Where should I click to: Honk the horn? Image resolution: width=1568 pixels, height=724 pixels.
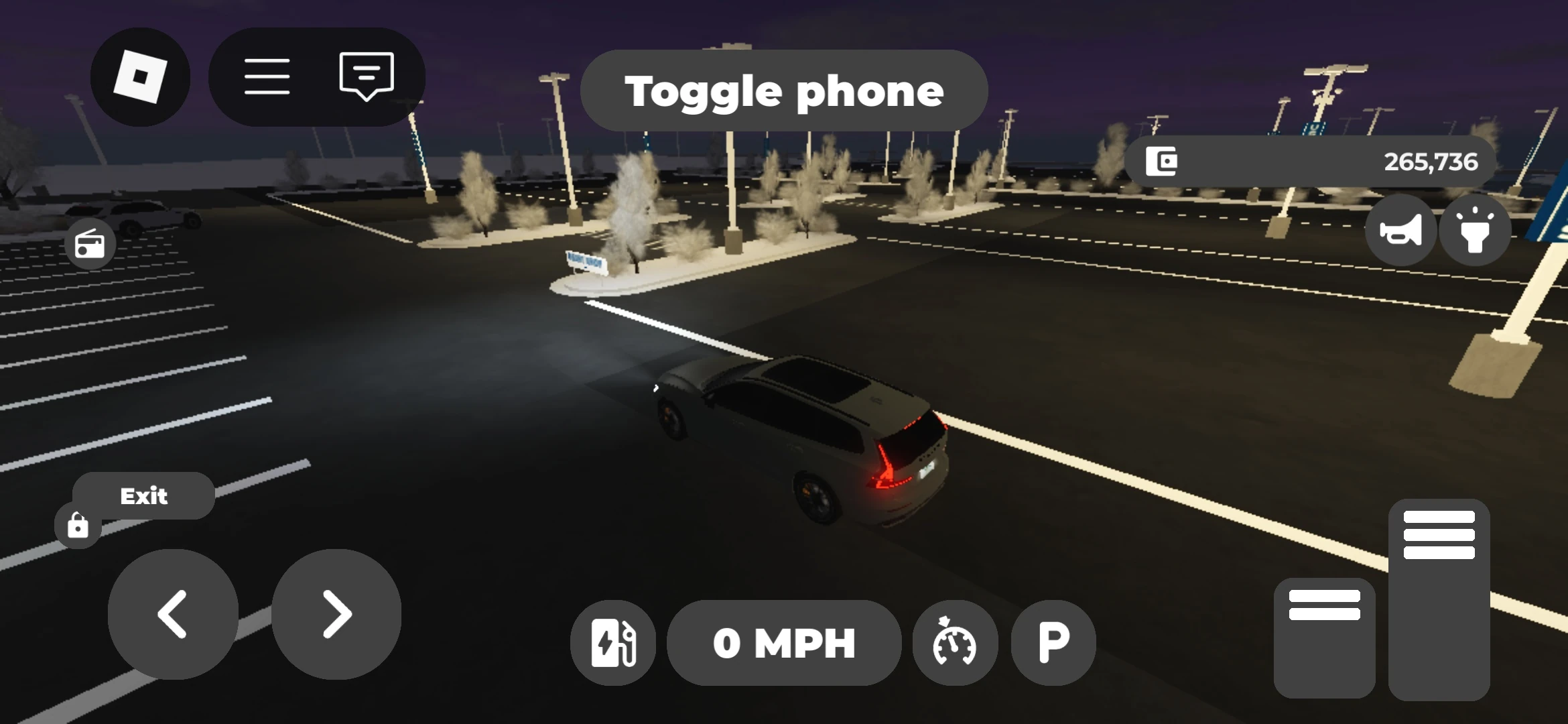point(1400,229)
